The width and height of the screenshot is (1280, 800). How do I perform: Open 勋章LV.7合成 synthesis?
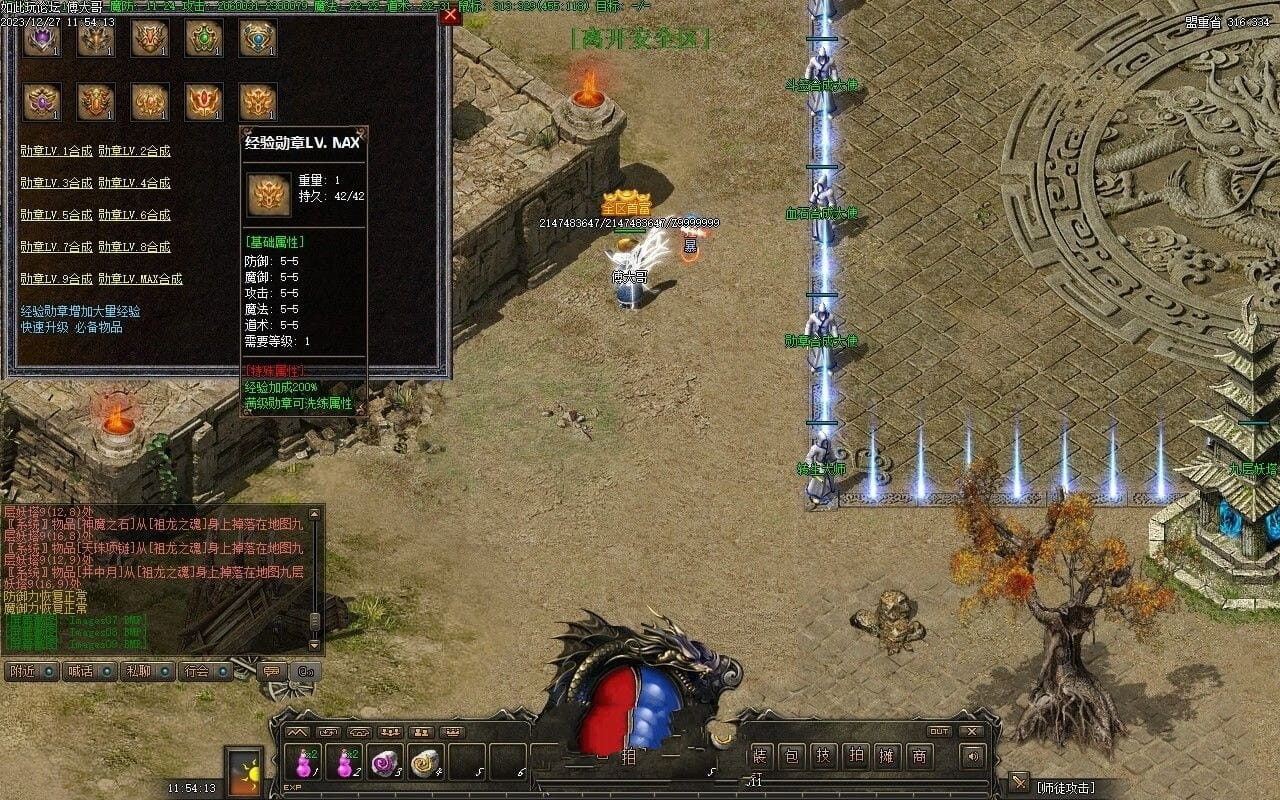pyautogui.click(x=56, y=247)
